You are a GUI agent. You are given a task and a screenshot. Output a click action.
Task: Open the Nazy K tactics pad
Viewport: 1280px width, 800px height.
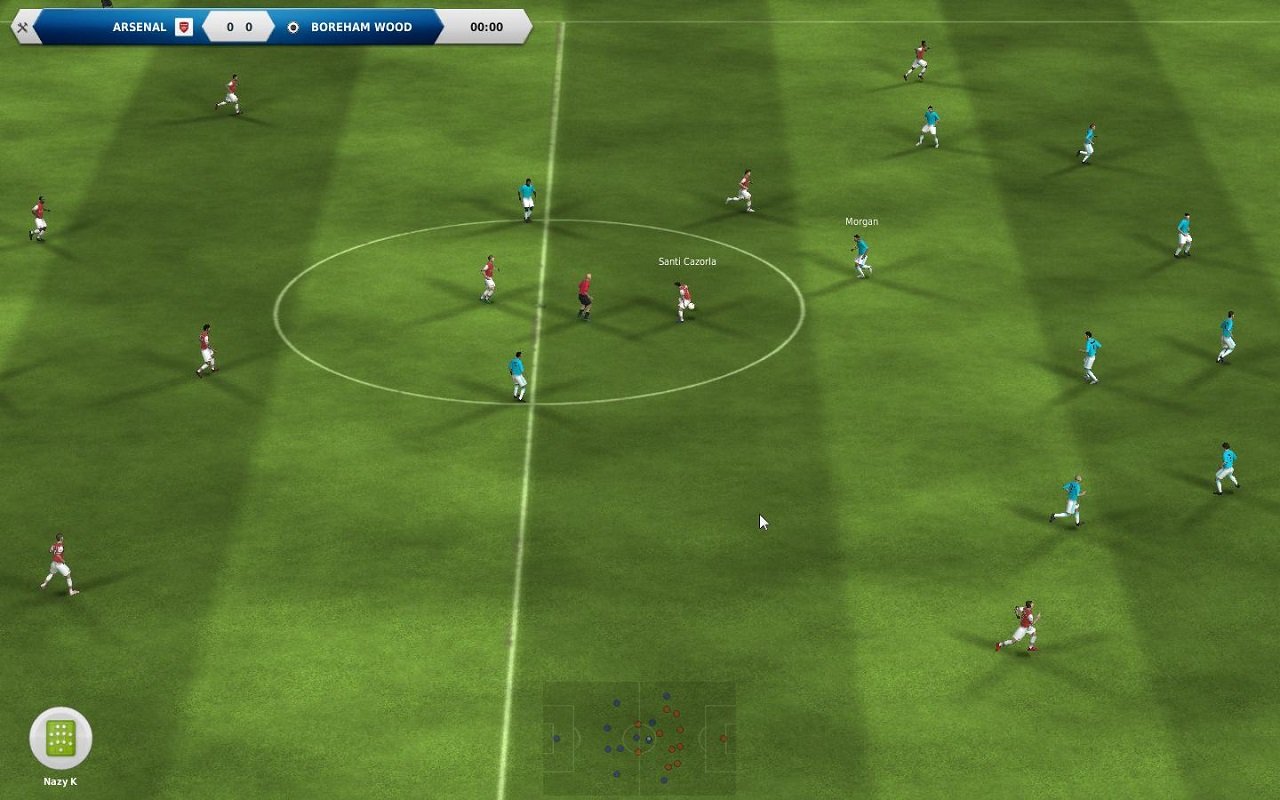click(60, 737)
